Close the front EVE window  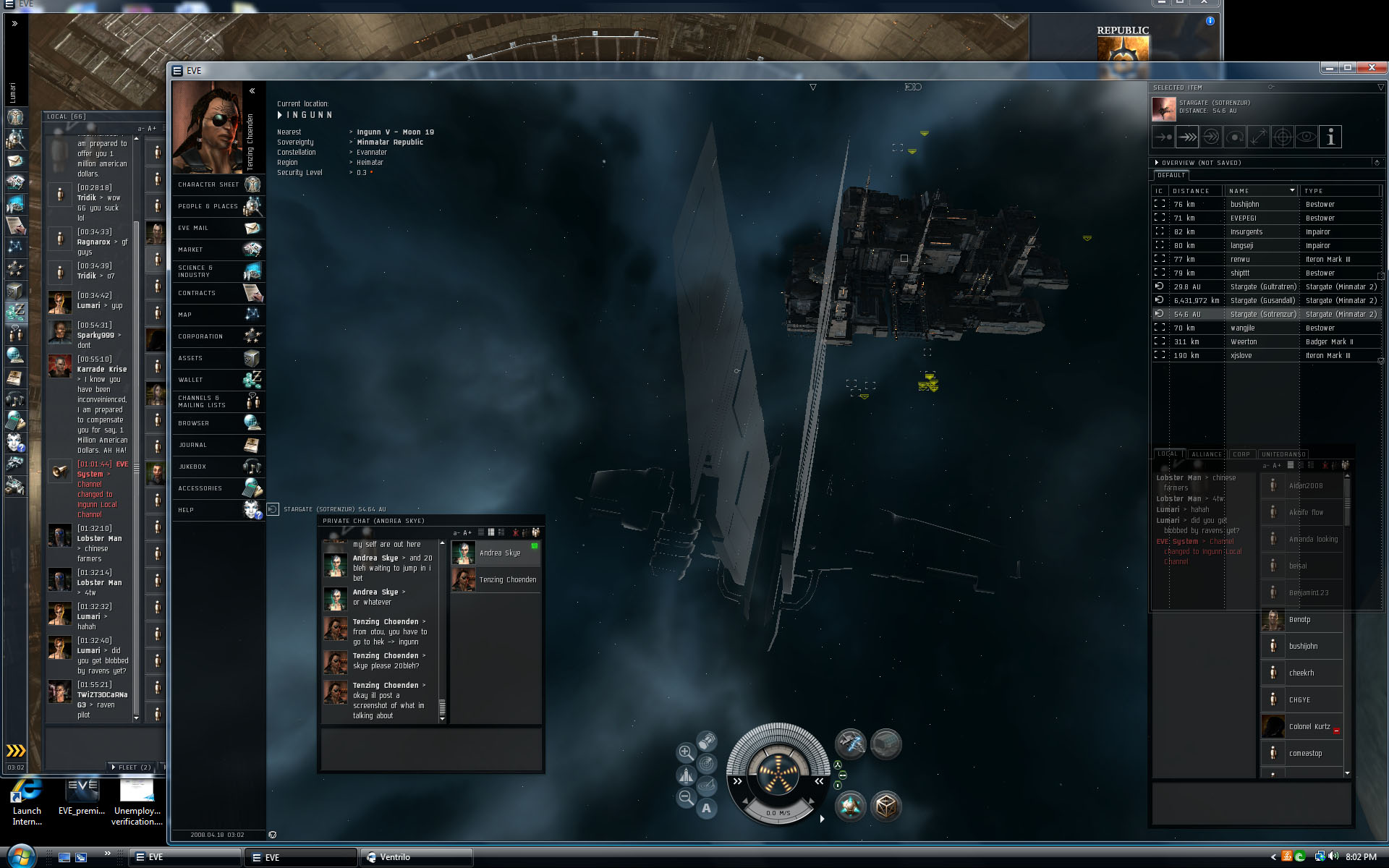(x=1371, y=67)
